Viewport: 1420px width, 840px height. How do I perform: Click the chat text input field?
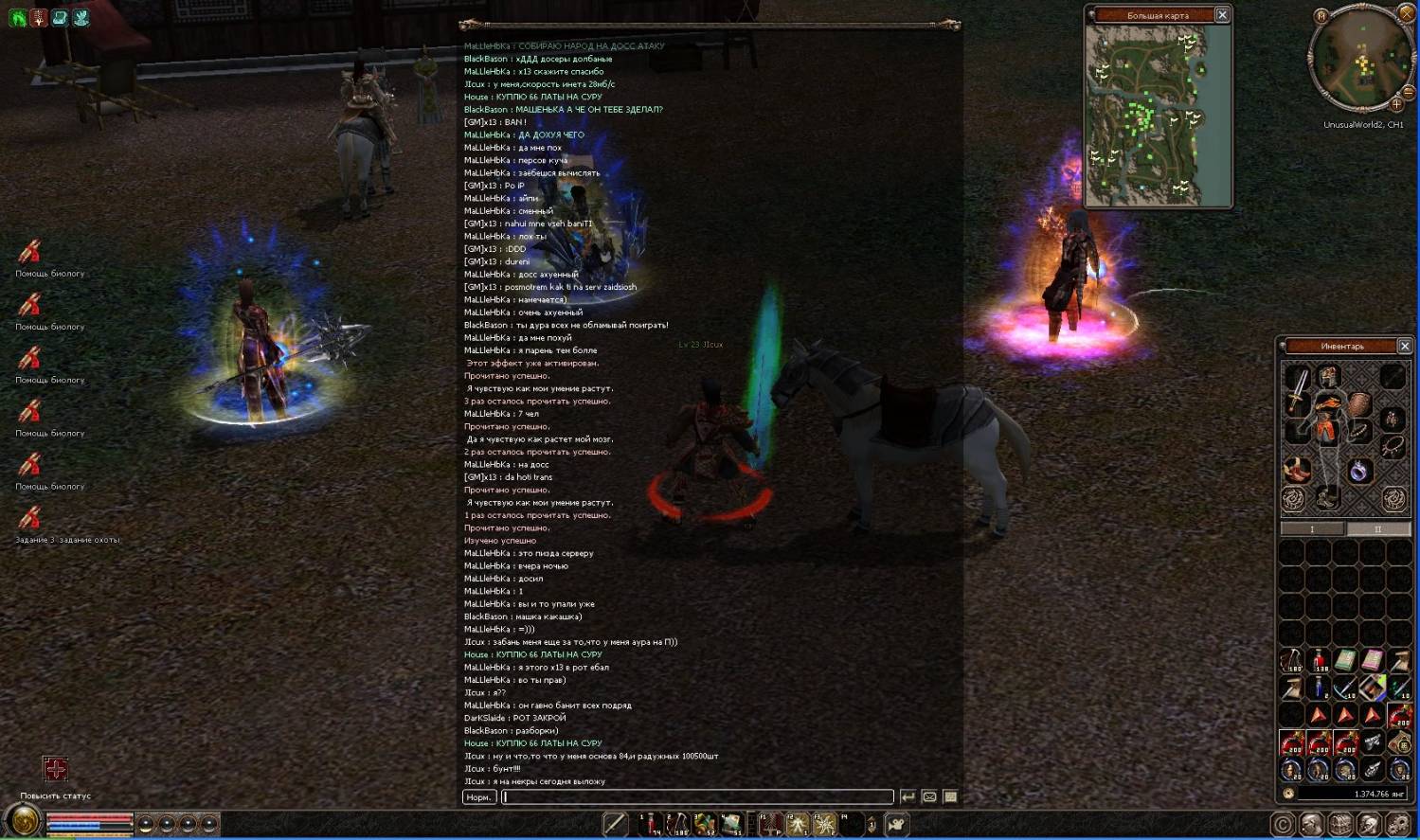coord(696,797)
